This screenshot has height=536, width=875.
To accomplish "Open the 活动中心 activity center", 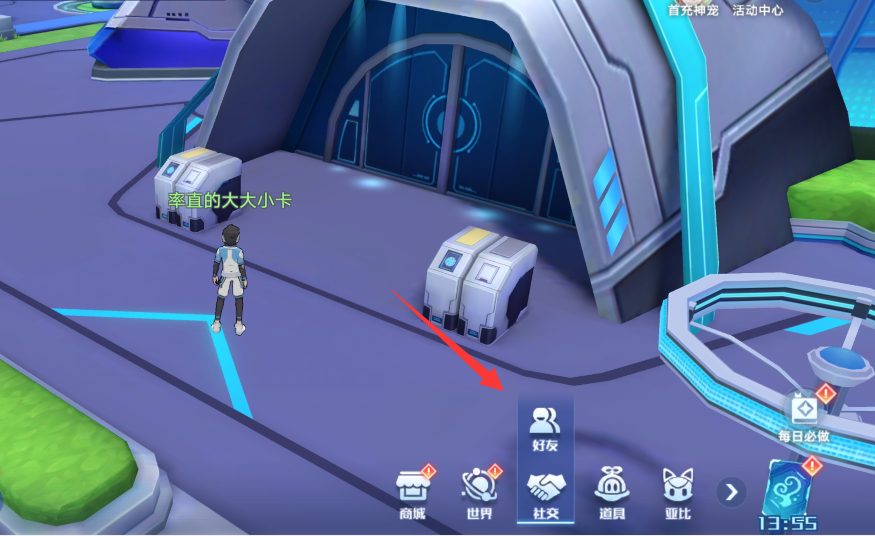I will tap(757, 10).
